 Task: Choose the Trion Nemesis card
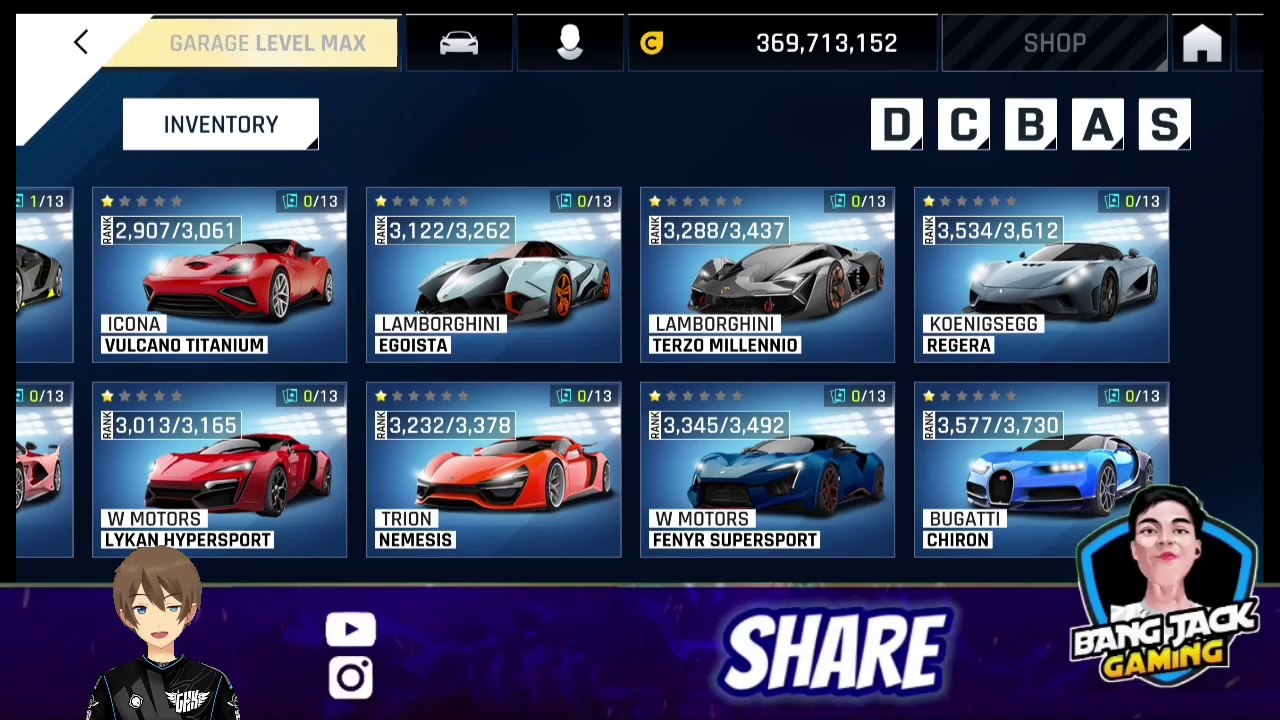tap(493, 469)
